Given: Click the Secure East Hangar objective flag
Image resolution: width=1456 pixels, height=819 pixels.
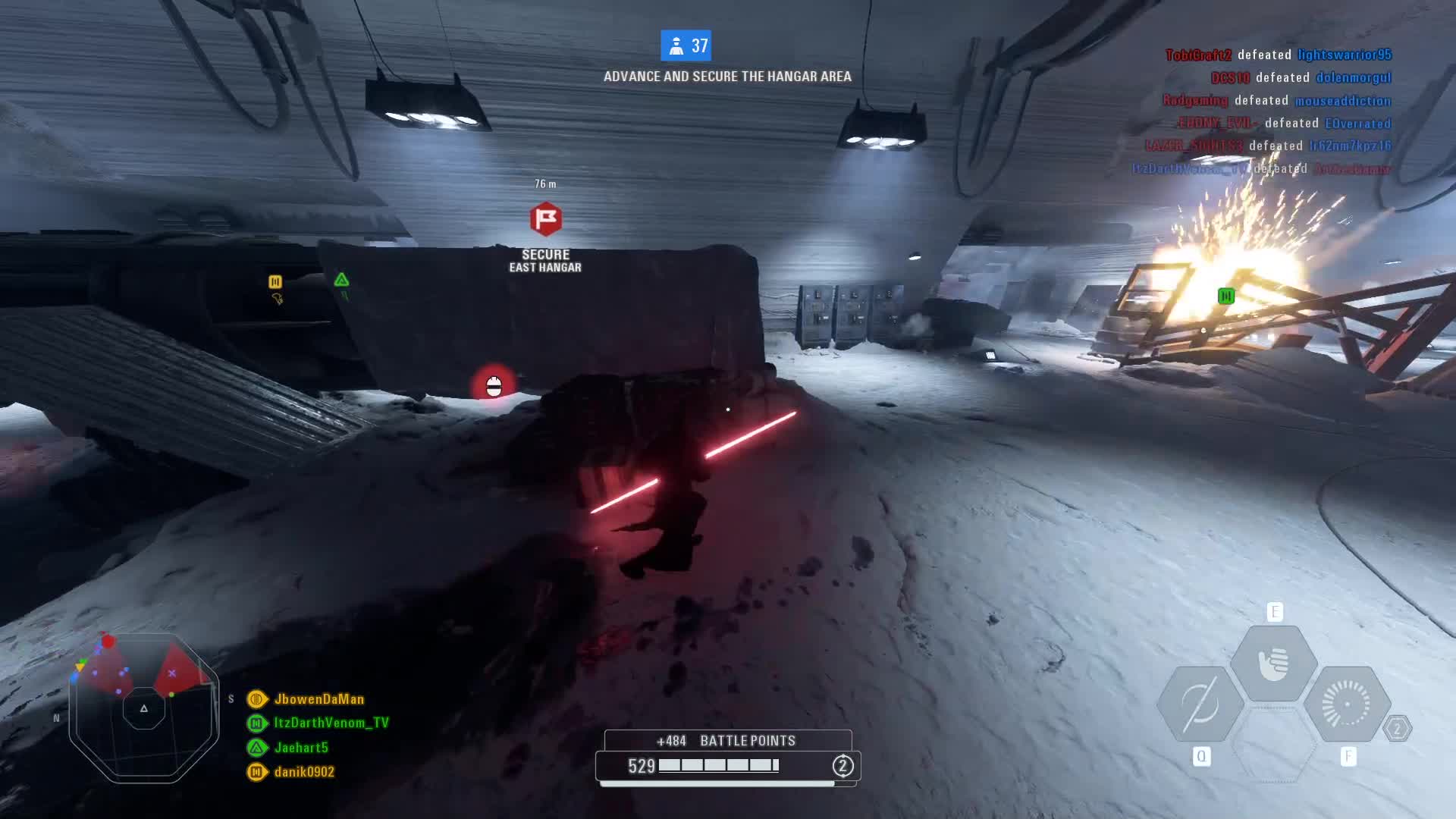Looking at the screenshot, I should pyautogui.click(x=545, y=220).
